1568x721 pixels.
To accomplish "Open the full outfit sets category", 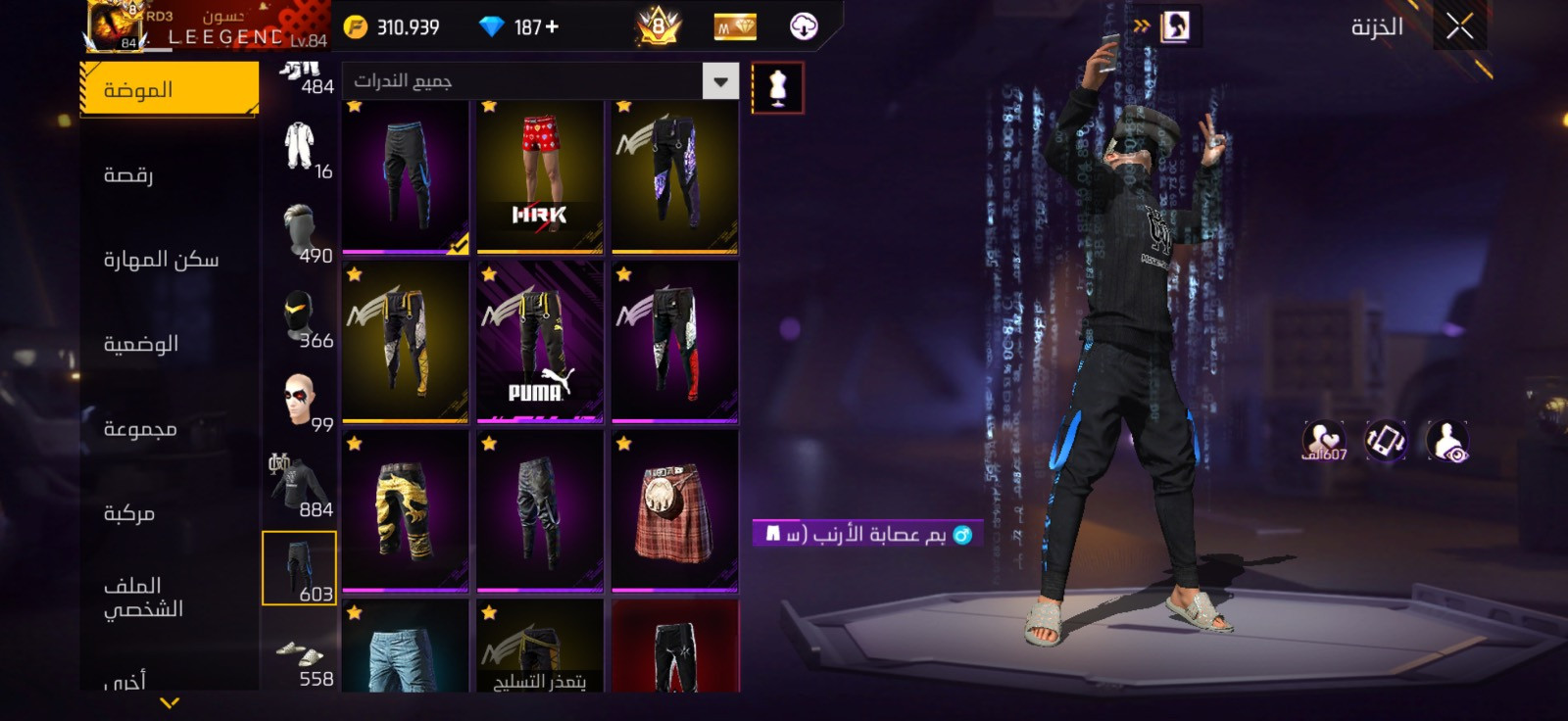I will coord(300,147).
